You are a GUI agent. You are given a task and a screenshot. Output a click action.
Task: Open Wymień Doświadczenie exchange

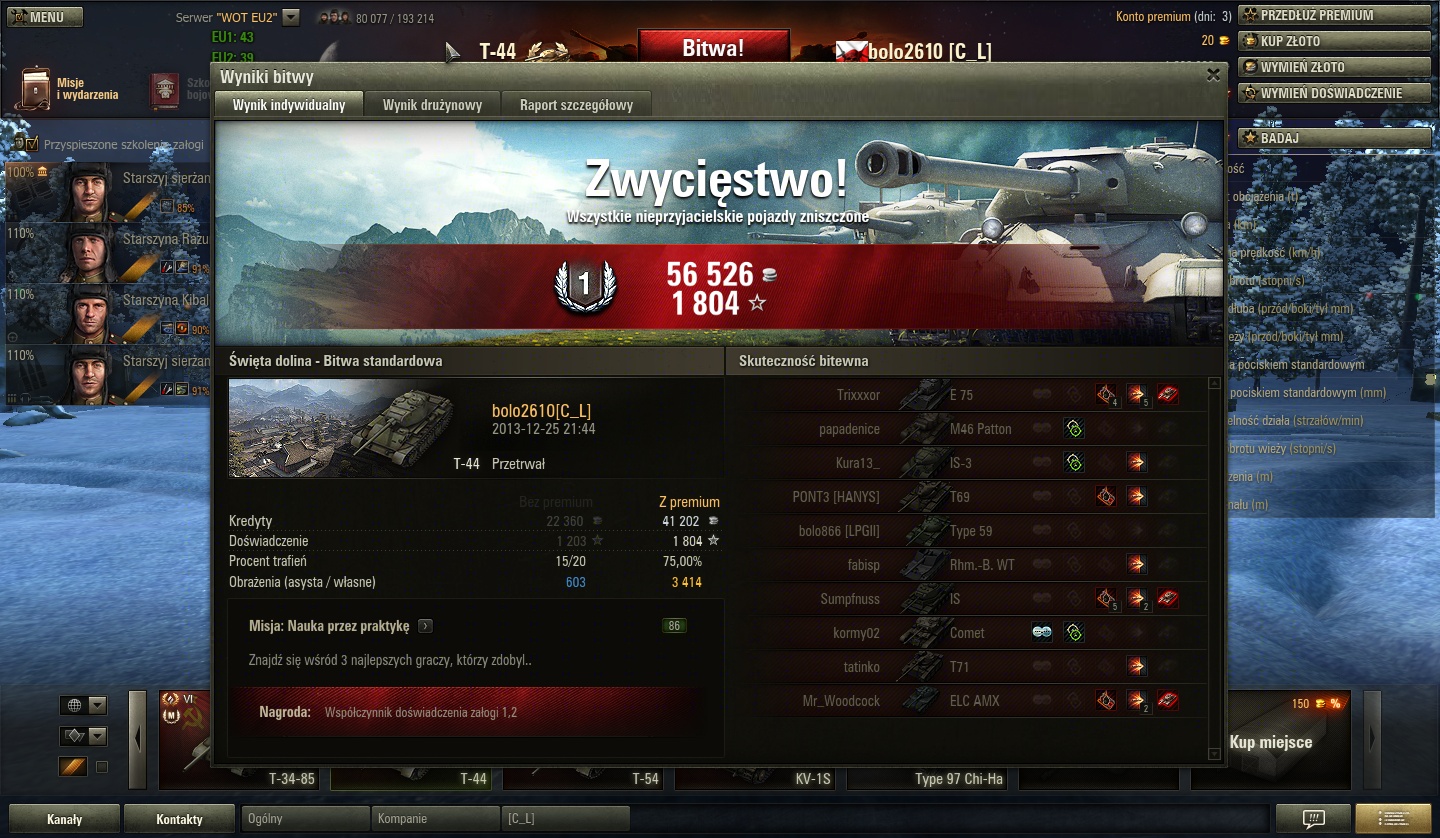click(x=1334, y=93)
